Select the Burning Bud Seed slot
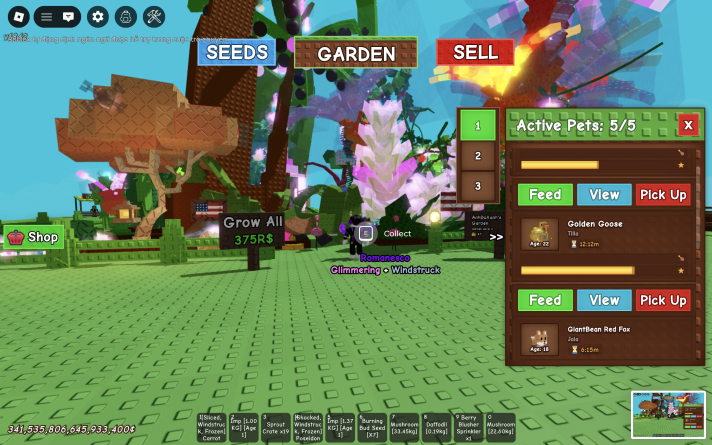Image resolution: width=712 pixels, height=445 pixels. tap(373, 428)
